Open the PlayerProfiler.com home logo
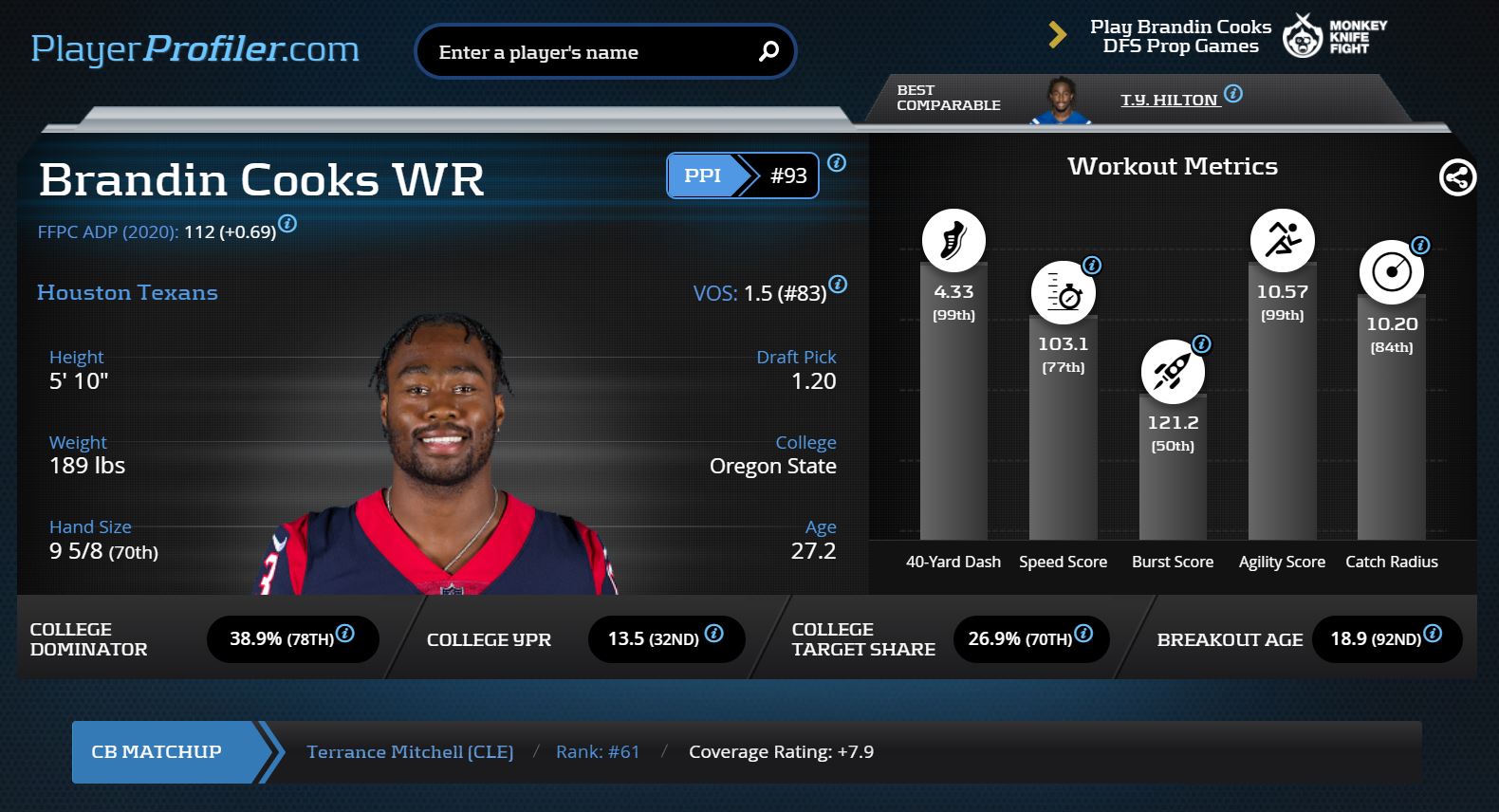1499x812 pixels. click(194, 49)
